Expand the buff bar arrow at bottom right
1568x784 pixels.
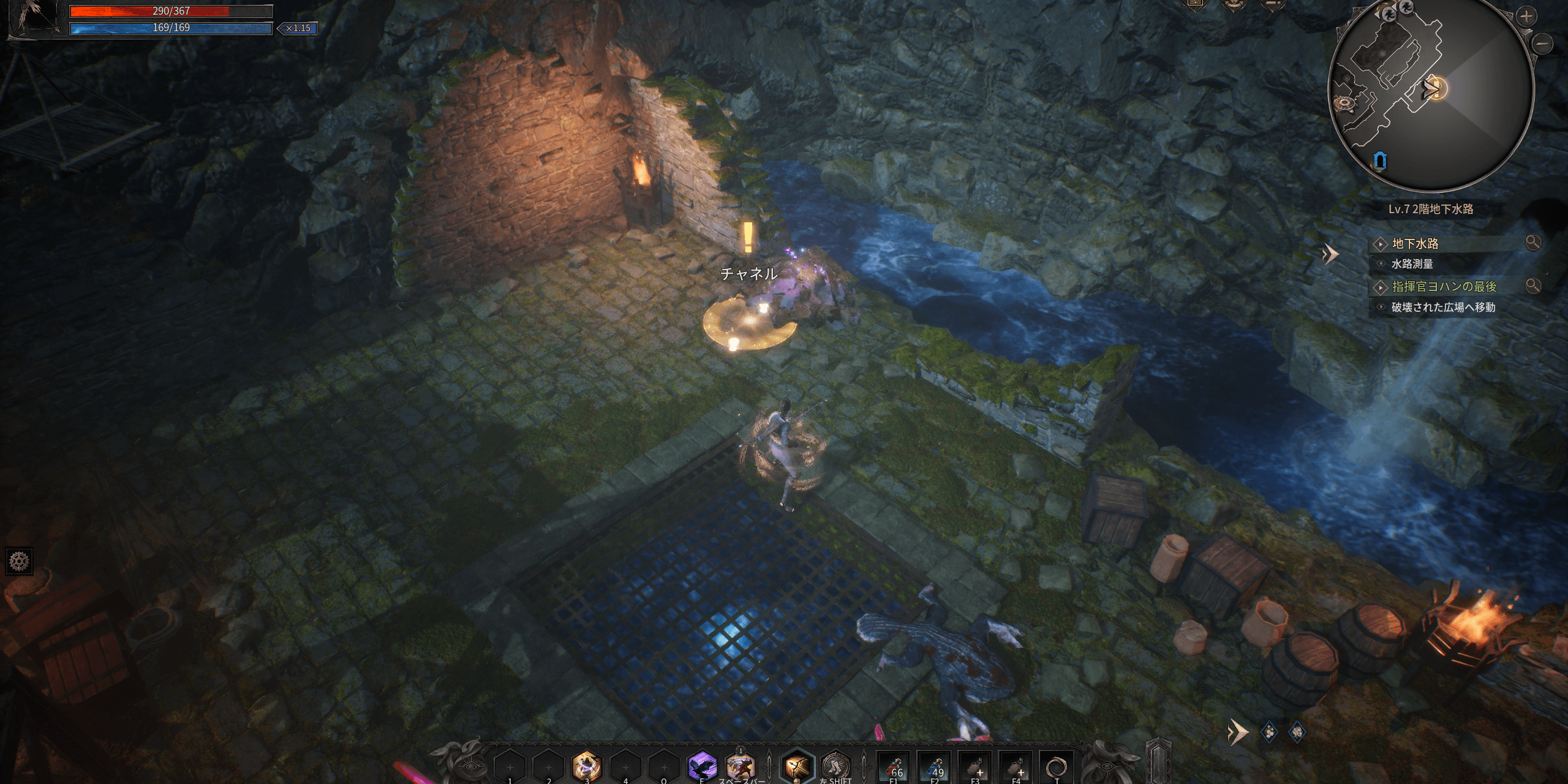pyautogui.click(x=1238, y=731)
